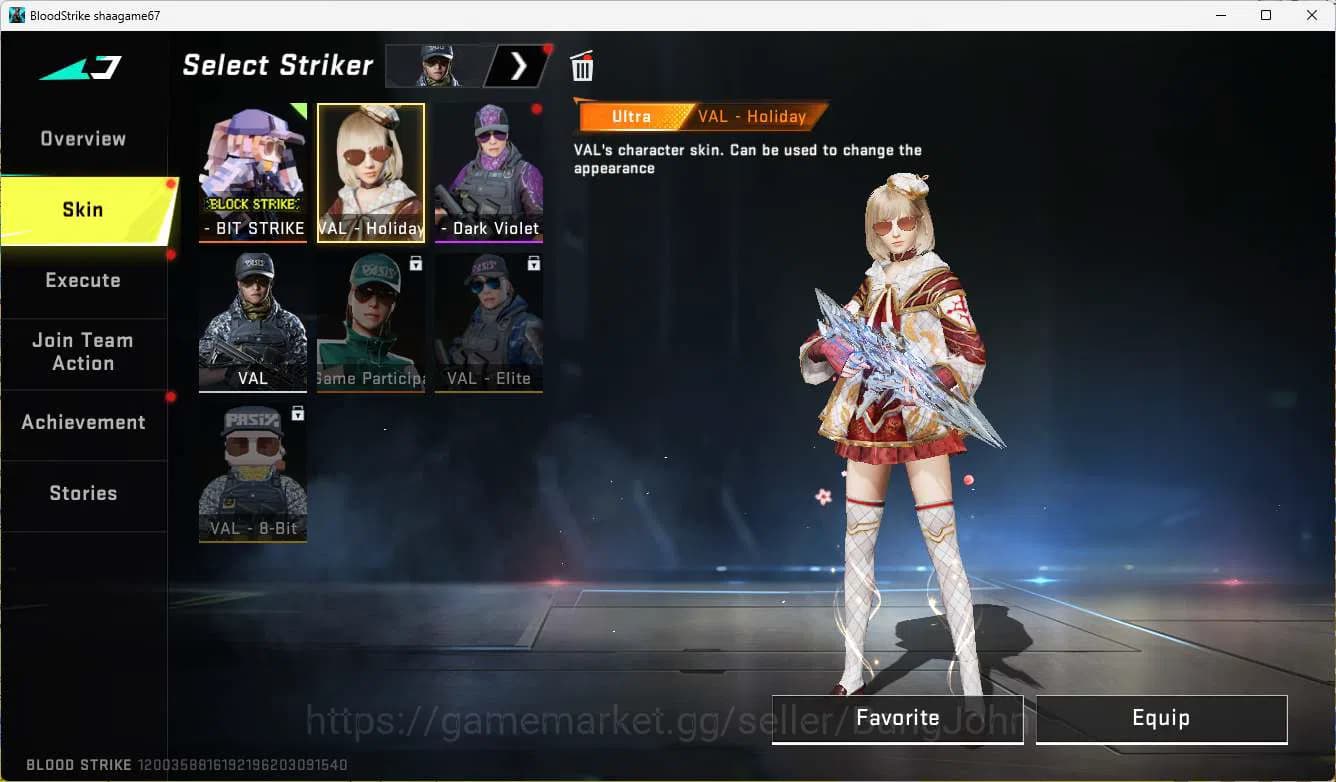Click the lock icon on VAL - Elite skin

[533, 263]
